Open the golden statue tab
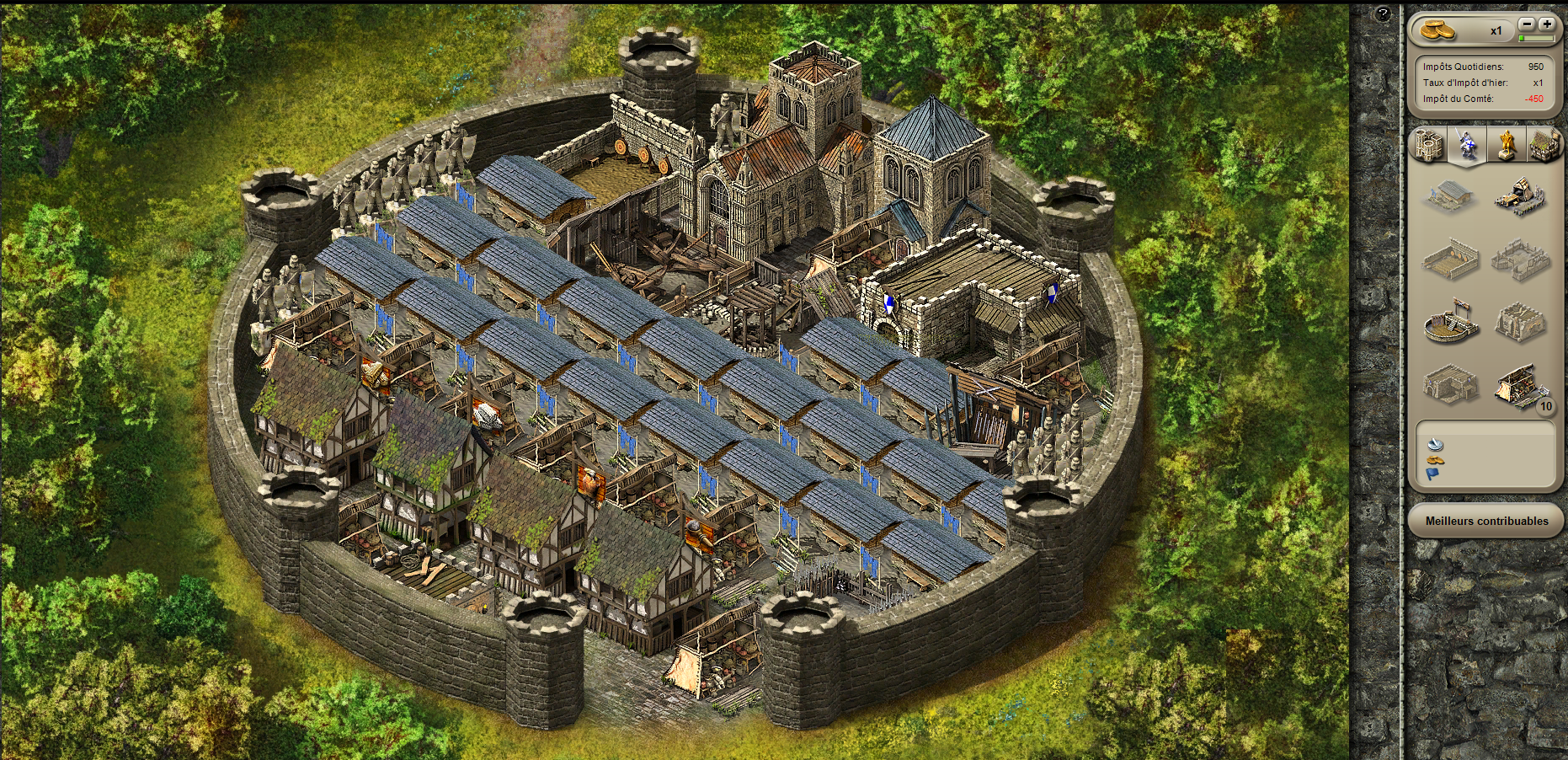Screen dimensions: 1568x760 pyautogui.click(x=1506, y=145)
